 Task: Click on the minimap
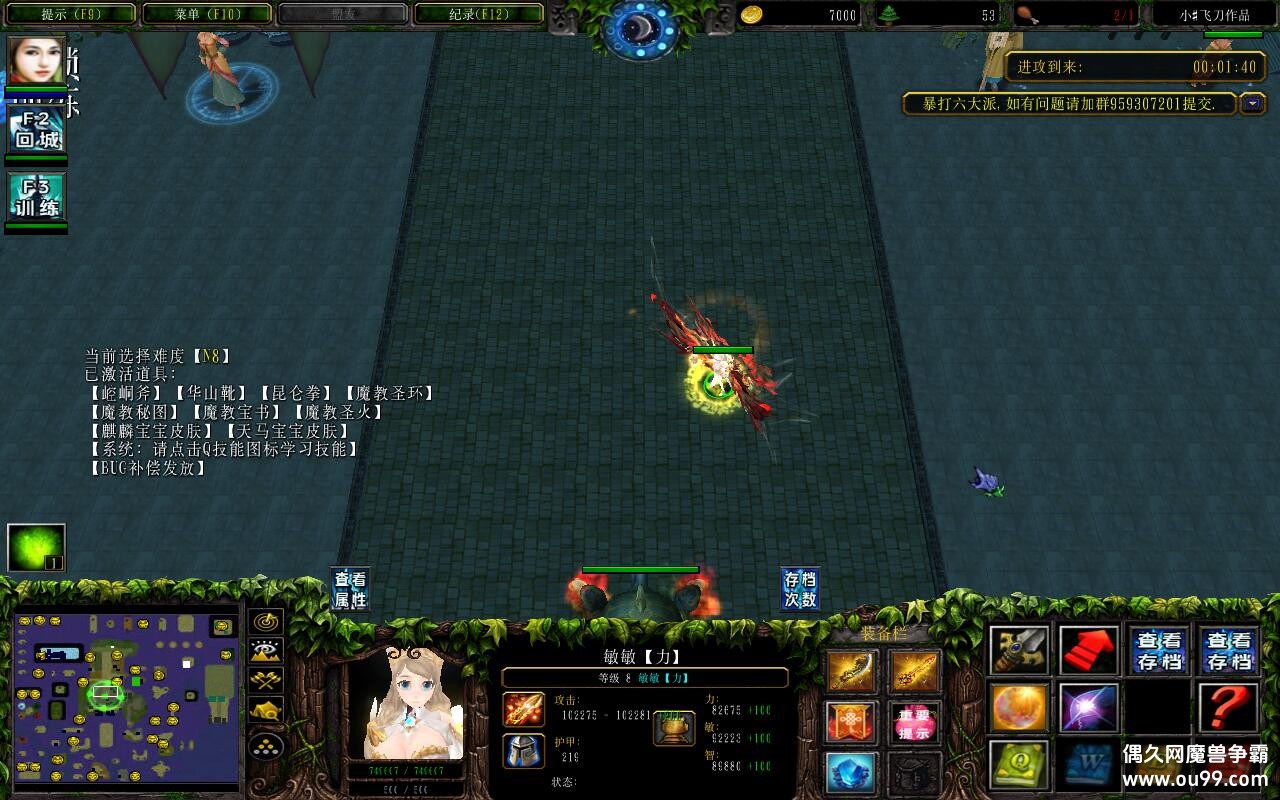[x=126, y=696]
